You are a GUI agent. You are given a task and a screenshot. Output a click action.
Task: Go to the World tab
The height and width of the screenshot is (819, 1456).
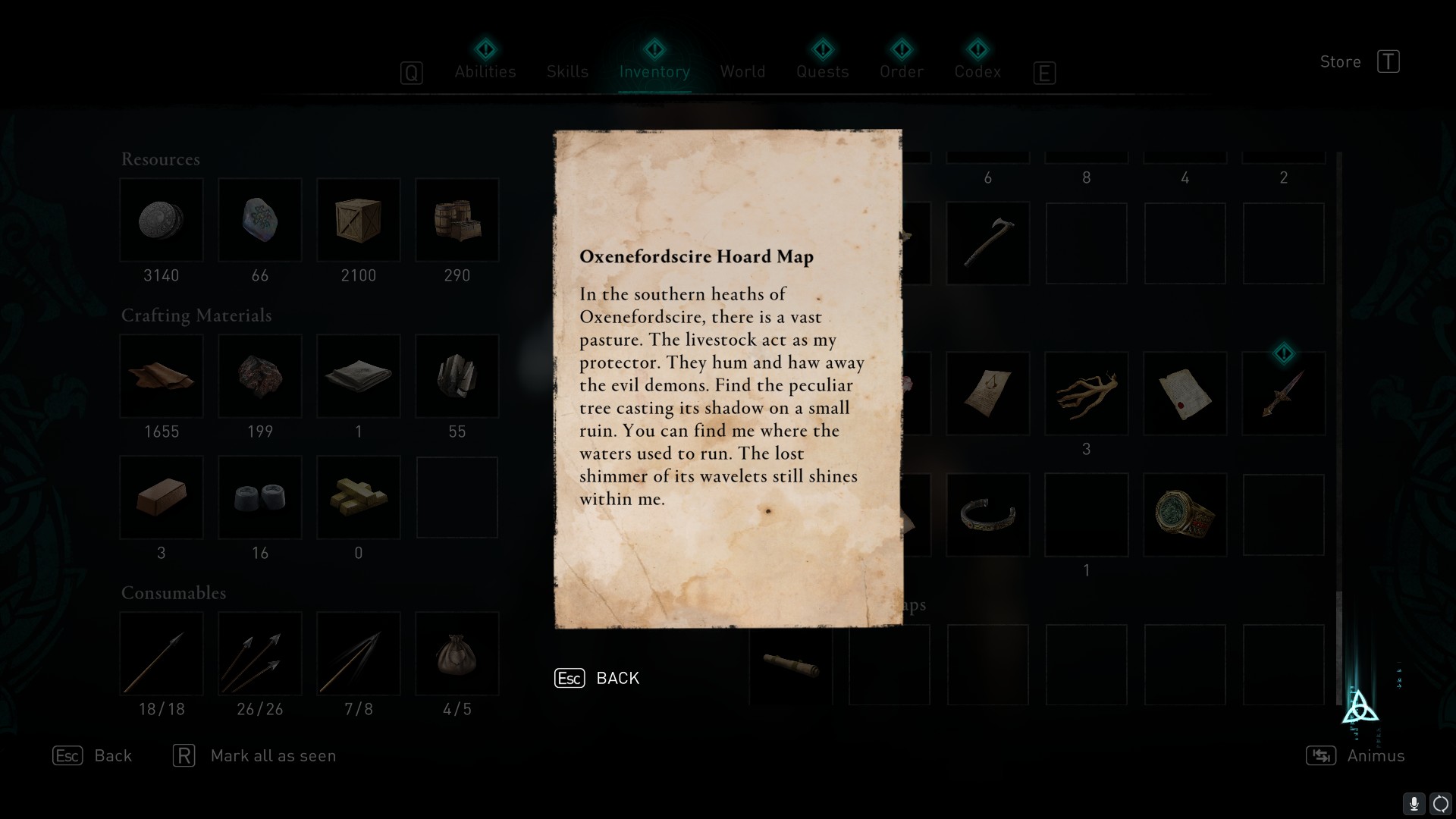[x=742, y=71]
